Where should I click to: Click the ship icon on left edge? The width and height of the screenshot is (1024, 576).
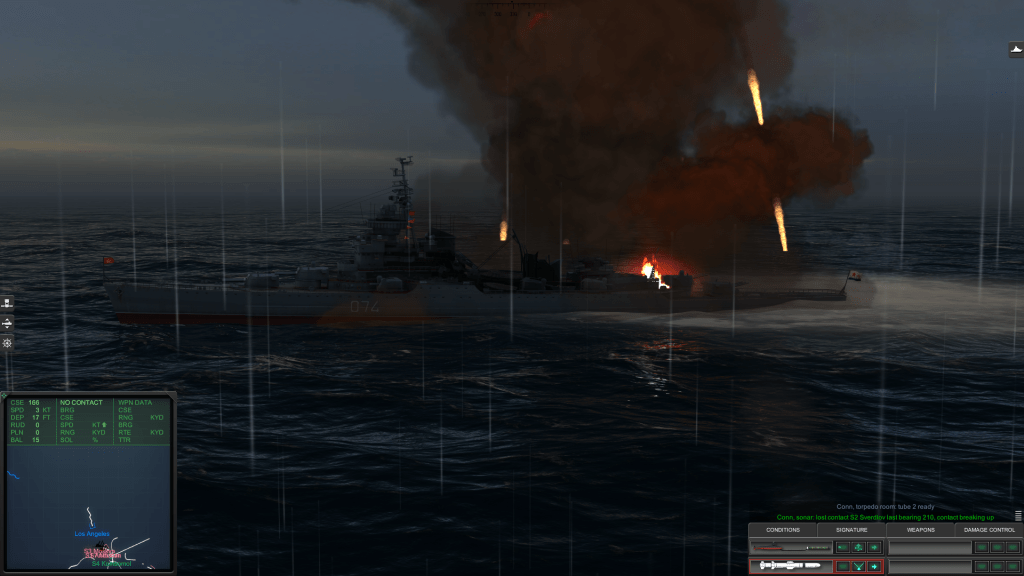pos(7,303)
